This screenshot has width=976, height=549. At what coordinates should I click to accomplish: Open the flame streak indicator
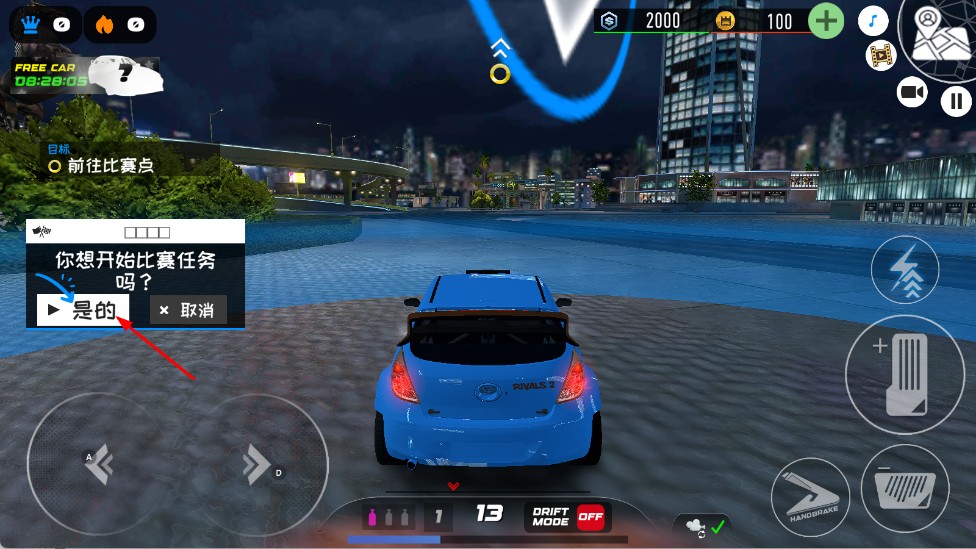point(120,24)
